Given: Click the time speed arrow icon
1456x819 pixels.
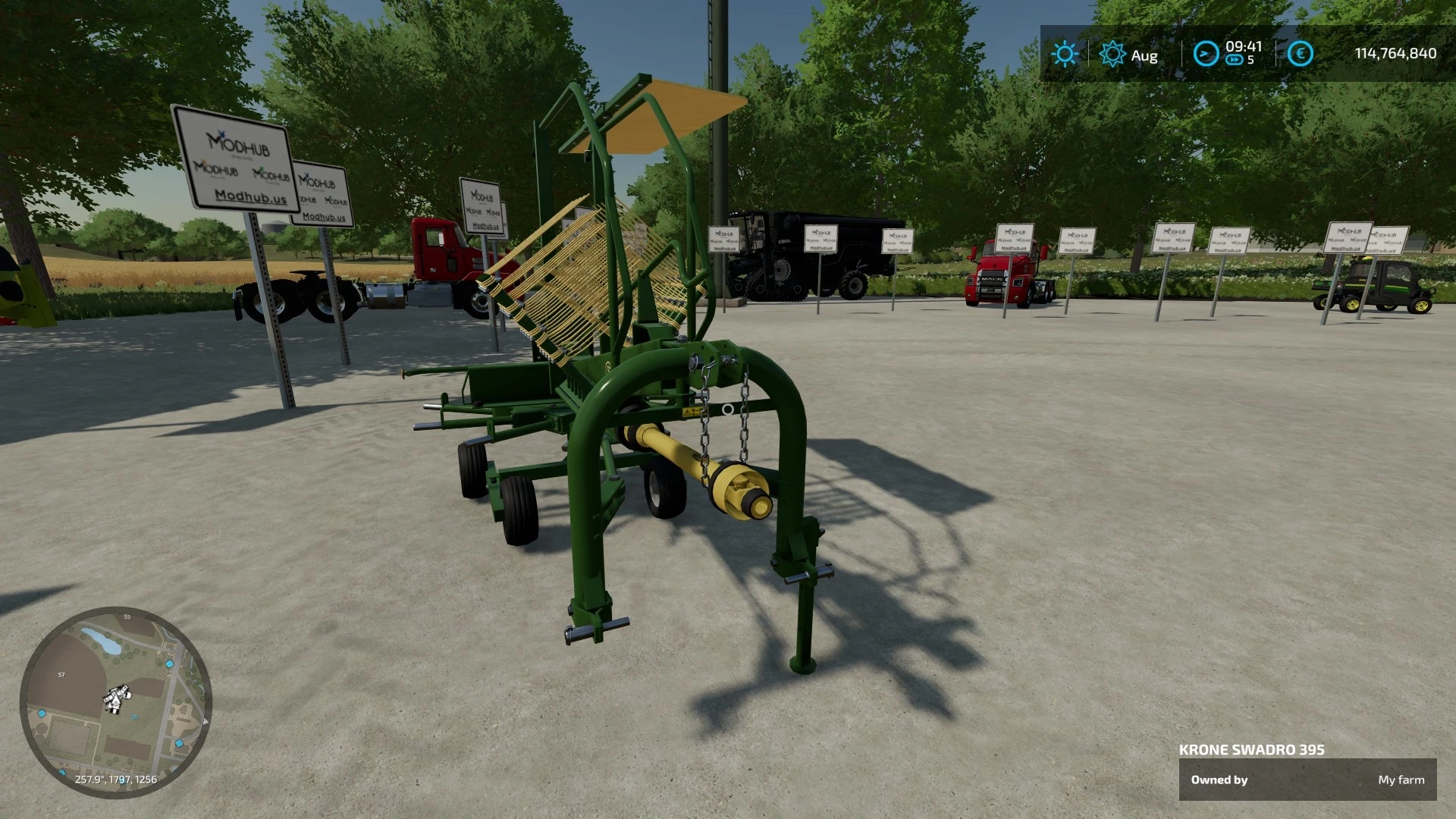Looking at the screenshot, I should coord(1205,54).
